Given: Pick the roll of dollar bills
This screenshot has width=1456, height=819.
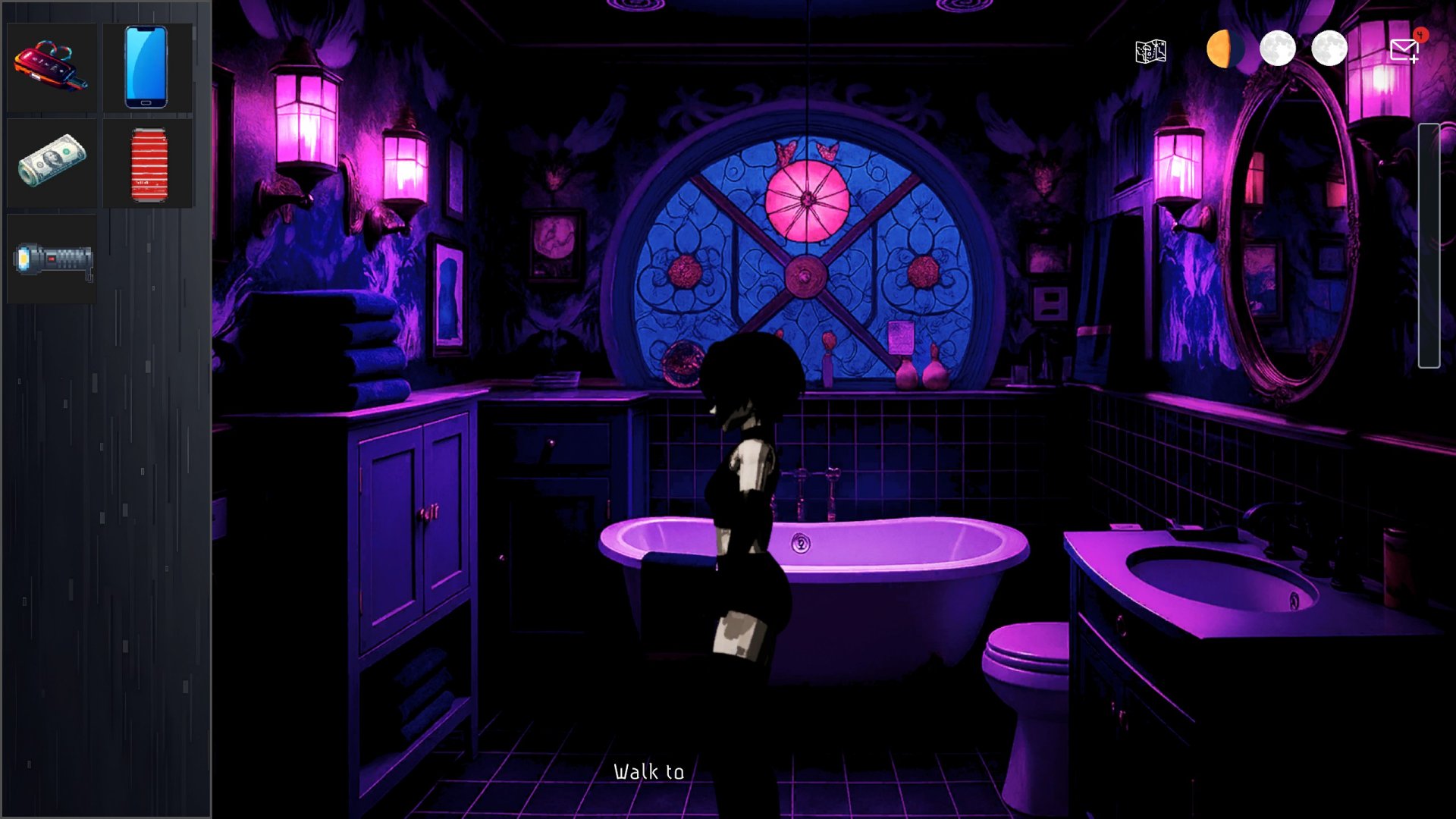Looking at the screenshot, I should pos(51,162).
